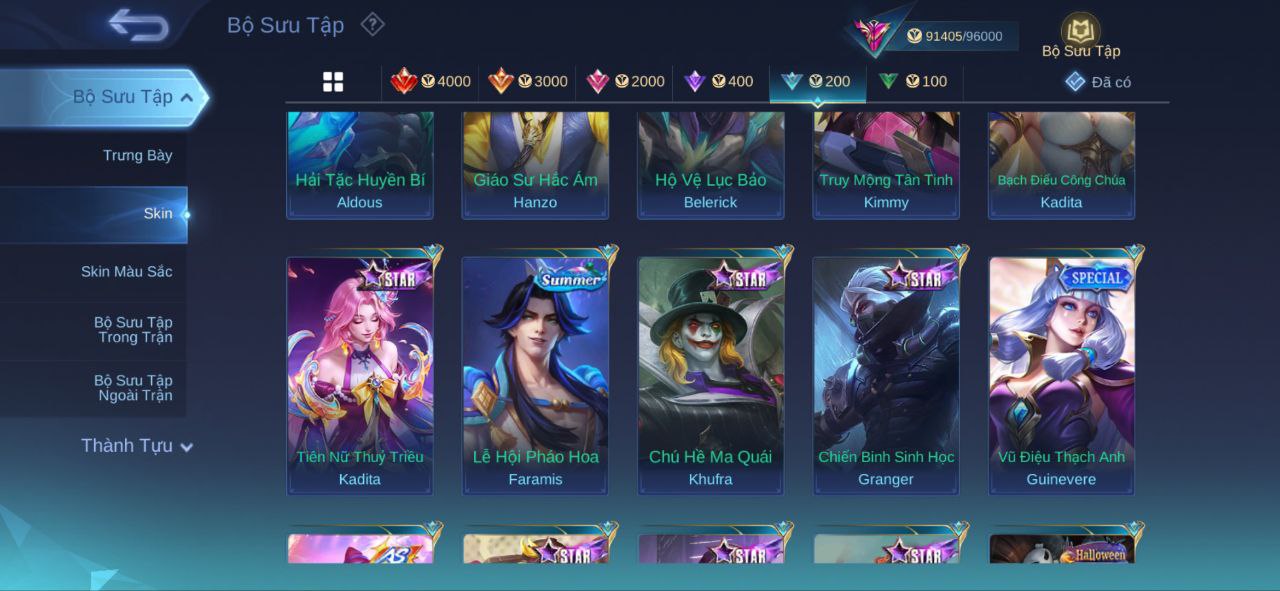Open Bộ Sưu Tập Trong Trận
Viewport: 1280px width, 591px height.
133,330
